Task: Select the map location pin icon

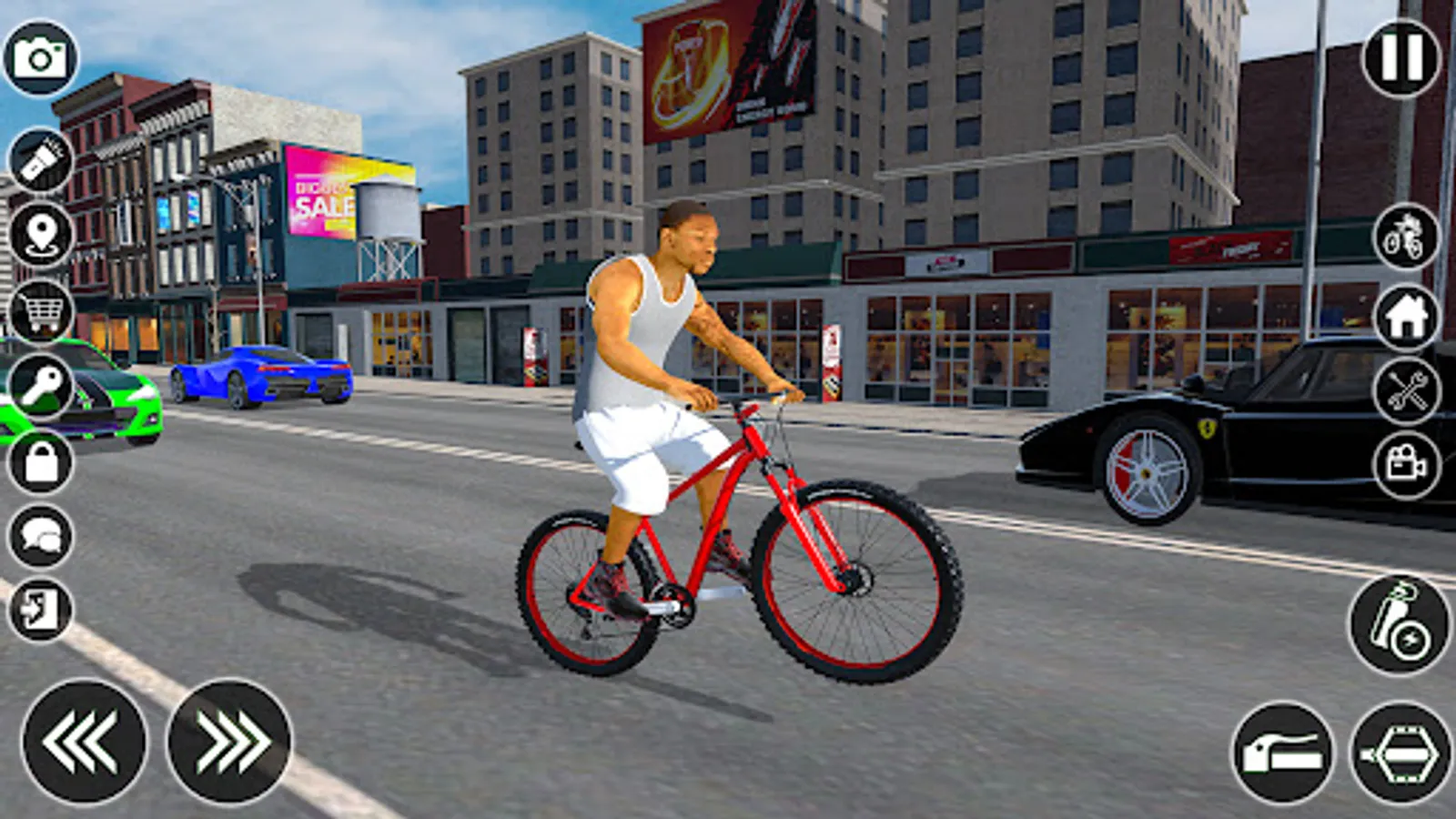Action: (38, 231)
